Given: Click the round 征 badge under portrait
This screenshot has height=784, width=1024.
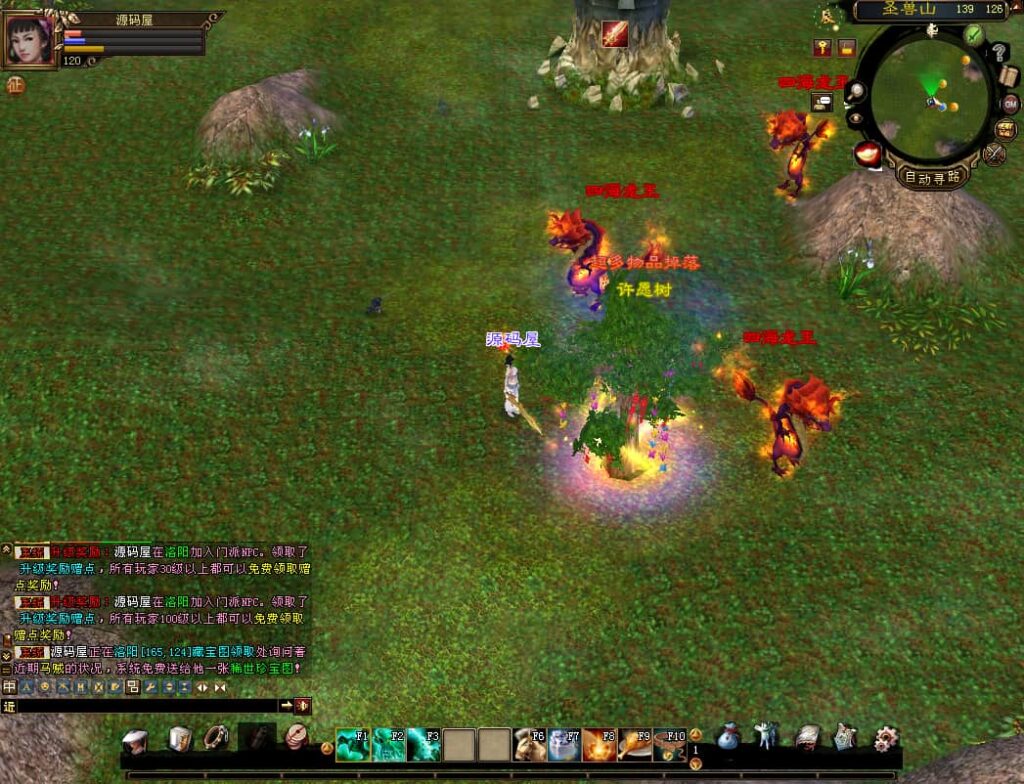Looking at the screenshot, I should coord(15,85).
